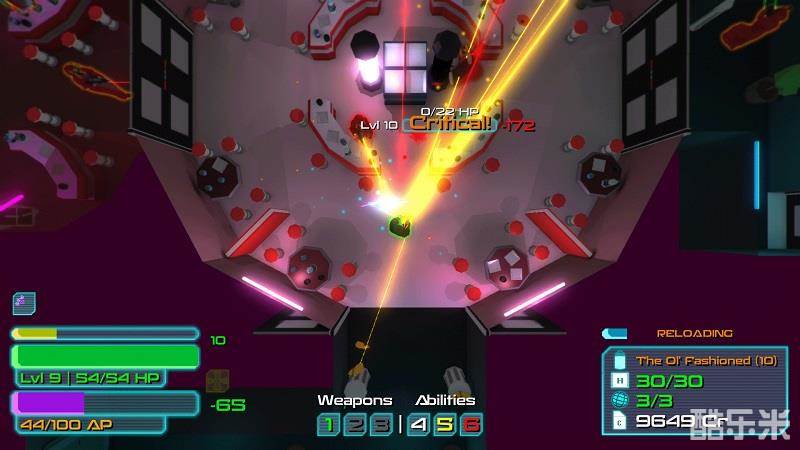Image resolution: width=800 pixels, height=450 pixels.
Task: Activate ability slot 4
Action: coord(419,425)
